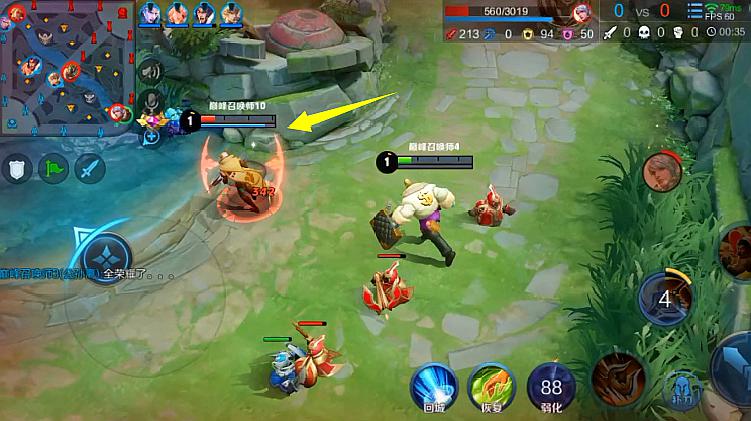Tap the skill showing cooldown number 4
The image size is (751, 421).
(x=664, y=299)
